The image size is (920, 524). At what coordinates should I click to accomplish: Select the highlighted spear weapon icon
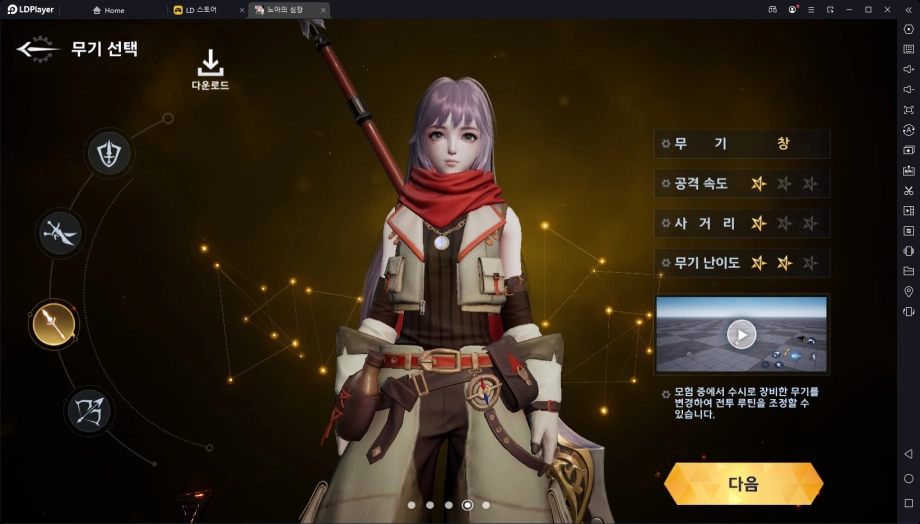coord(53,322)
